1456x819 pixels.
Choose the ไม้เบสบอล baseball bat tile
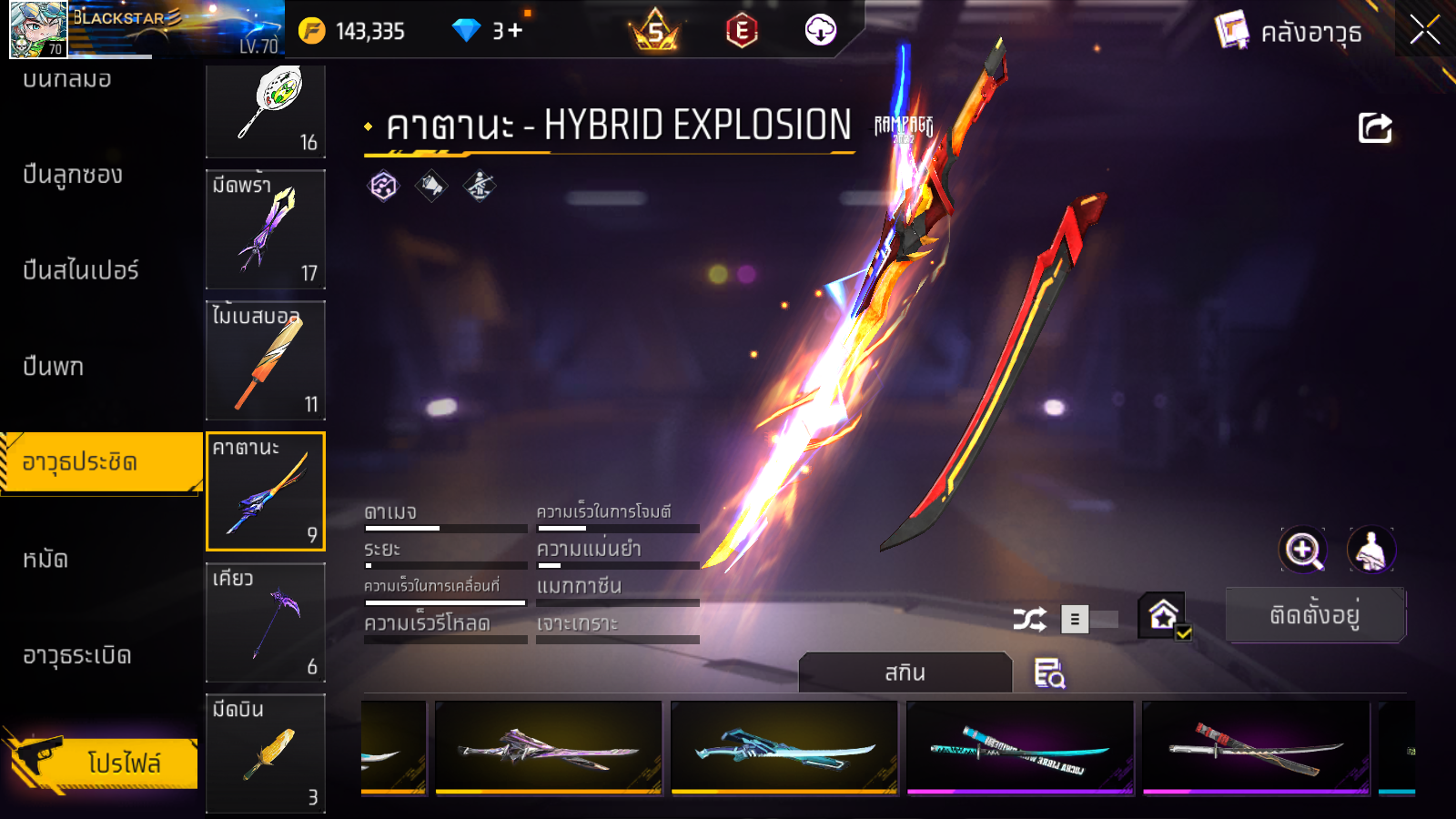point(266,360)
